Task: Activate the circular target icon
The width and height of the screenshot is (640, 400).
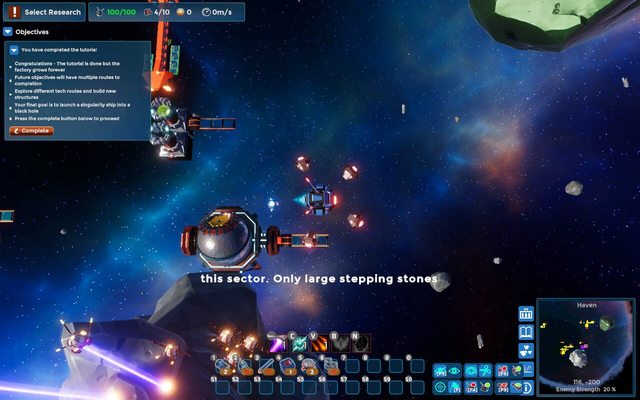Action: (440, 387)
